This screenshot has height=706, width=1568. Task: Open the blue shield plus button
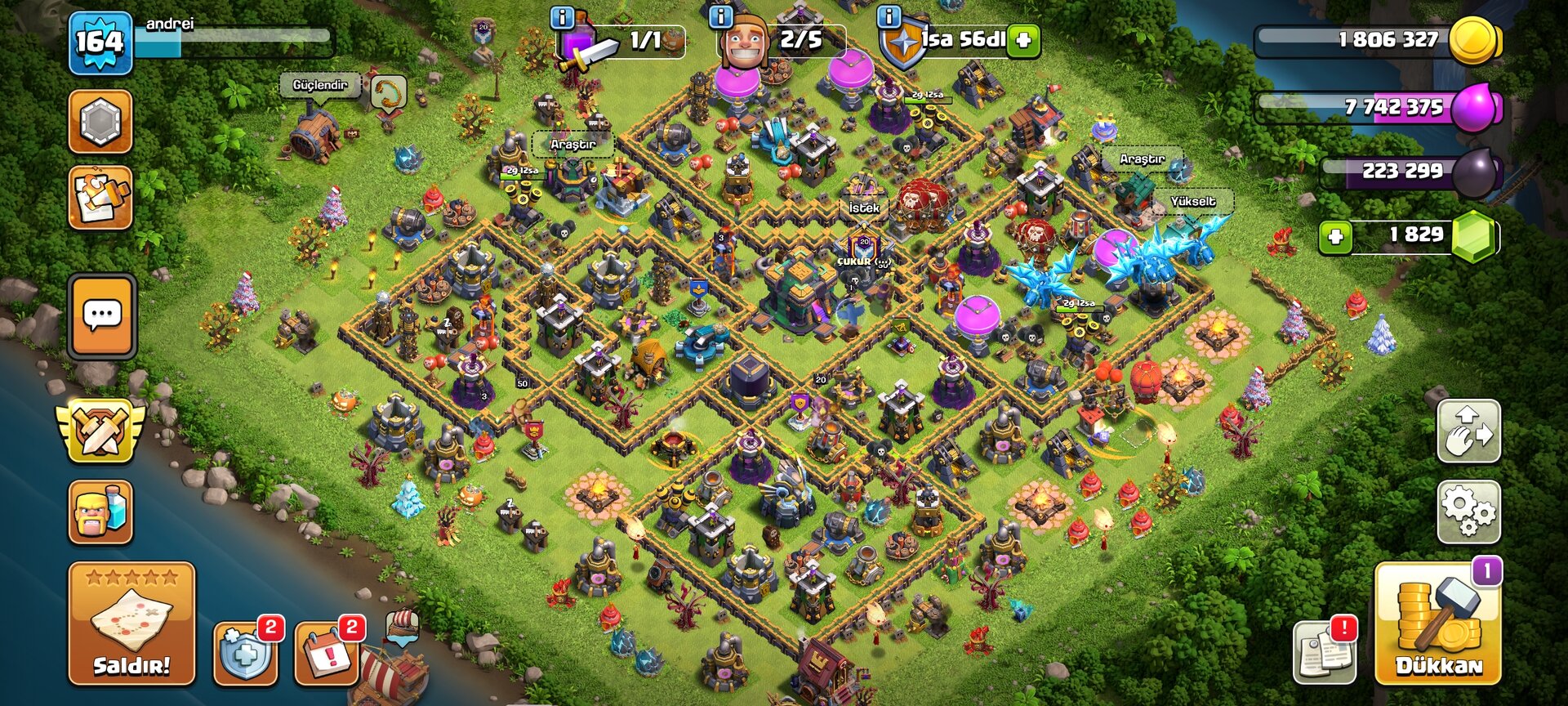tap(245, 653)
